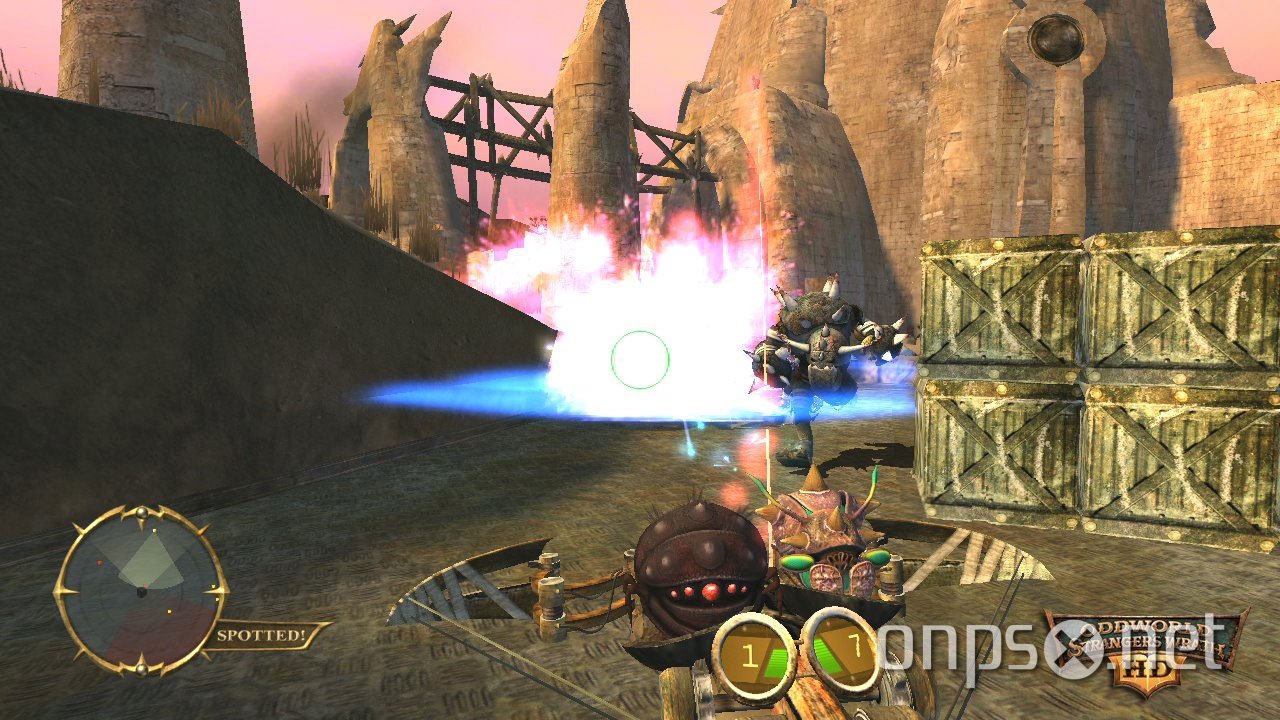Click the red enemy dot on radar

coord(99,562)
